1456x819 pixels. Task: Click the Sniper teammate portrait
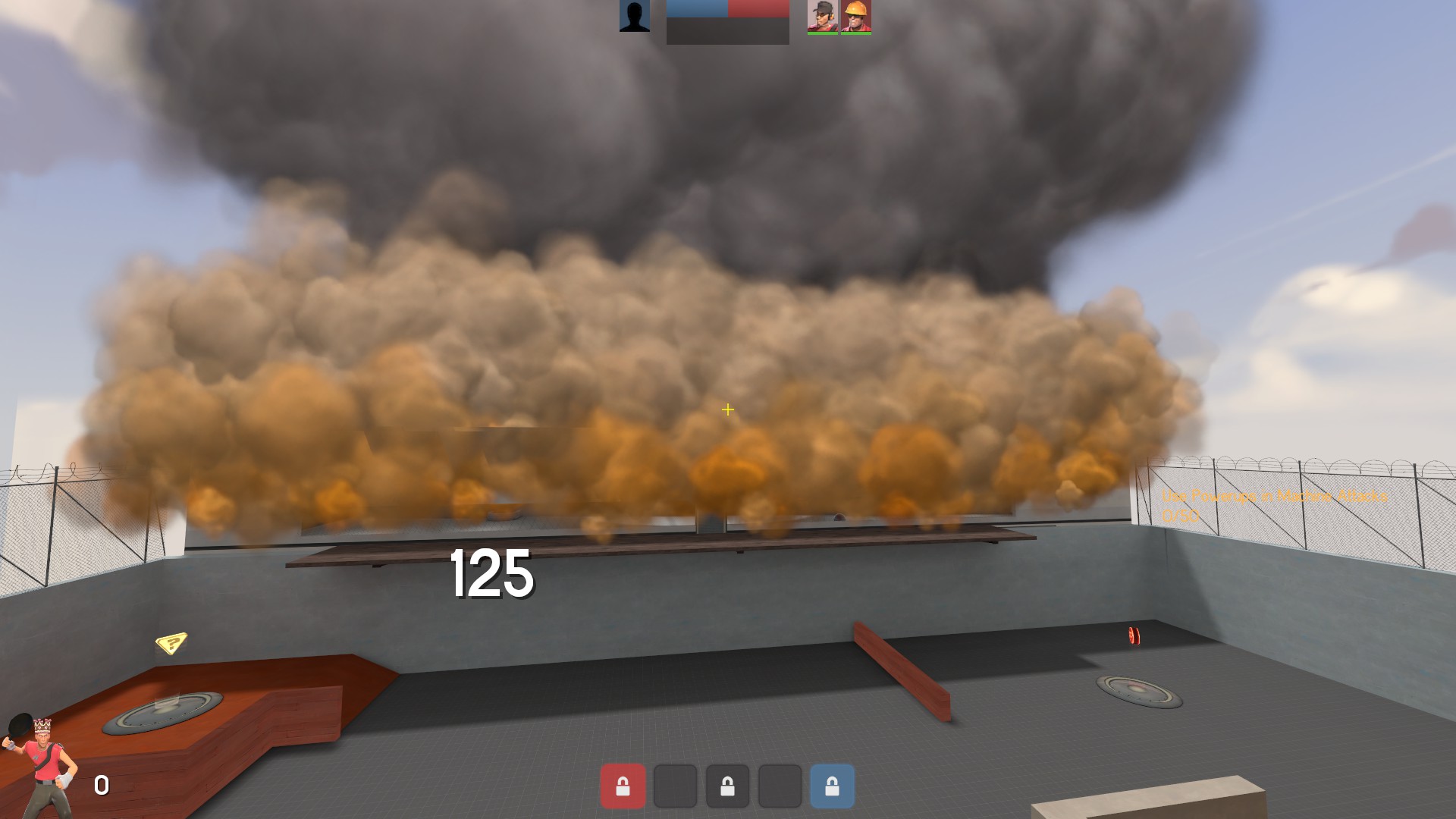coord(823,17)
